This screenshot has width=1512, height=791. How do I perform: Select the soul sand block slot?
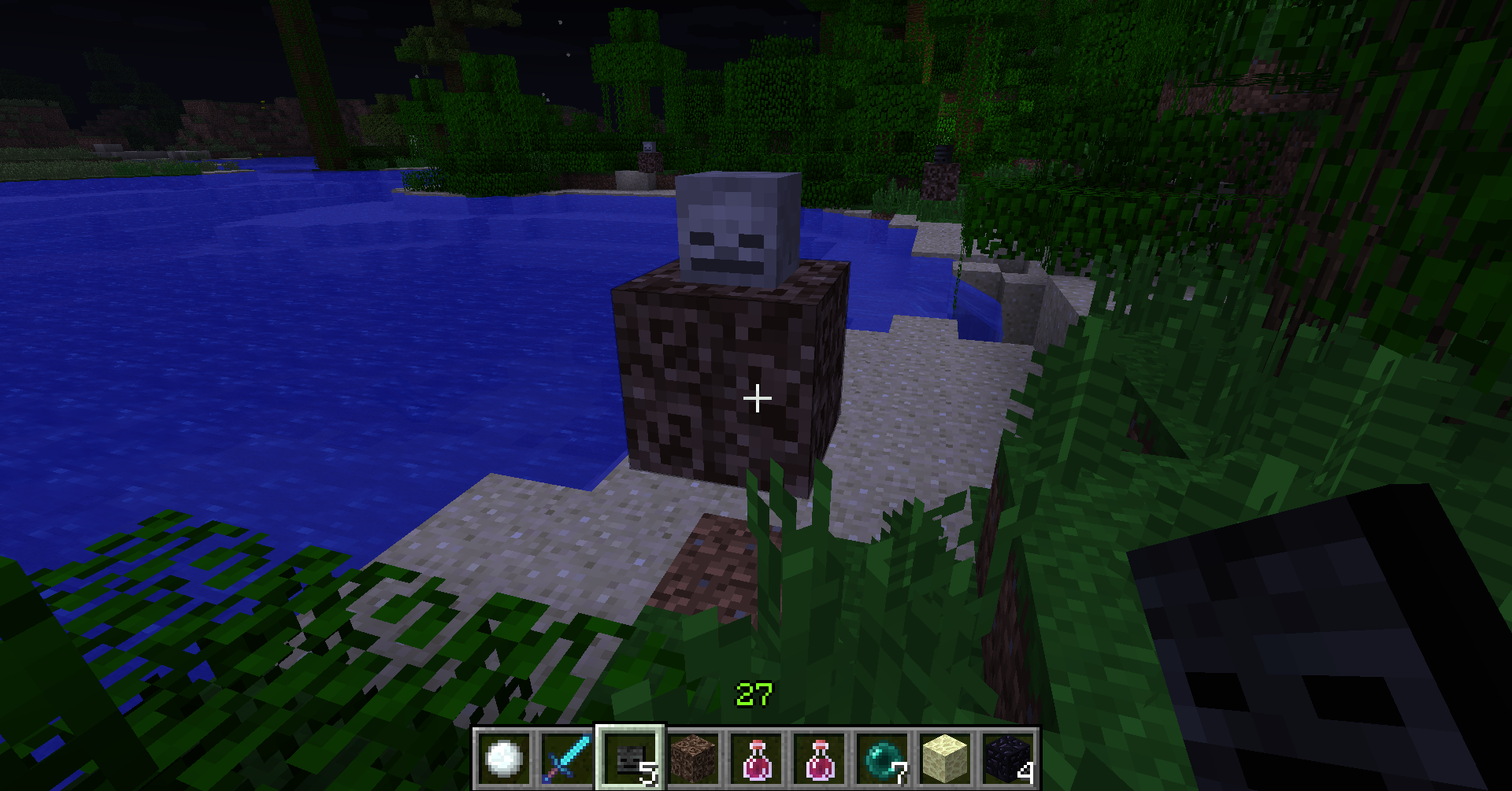693,759
